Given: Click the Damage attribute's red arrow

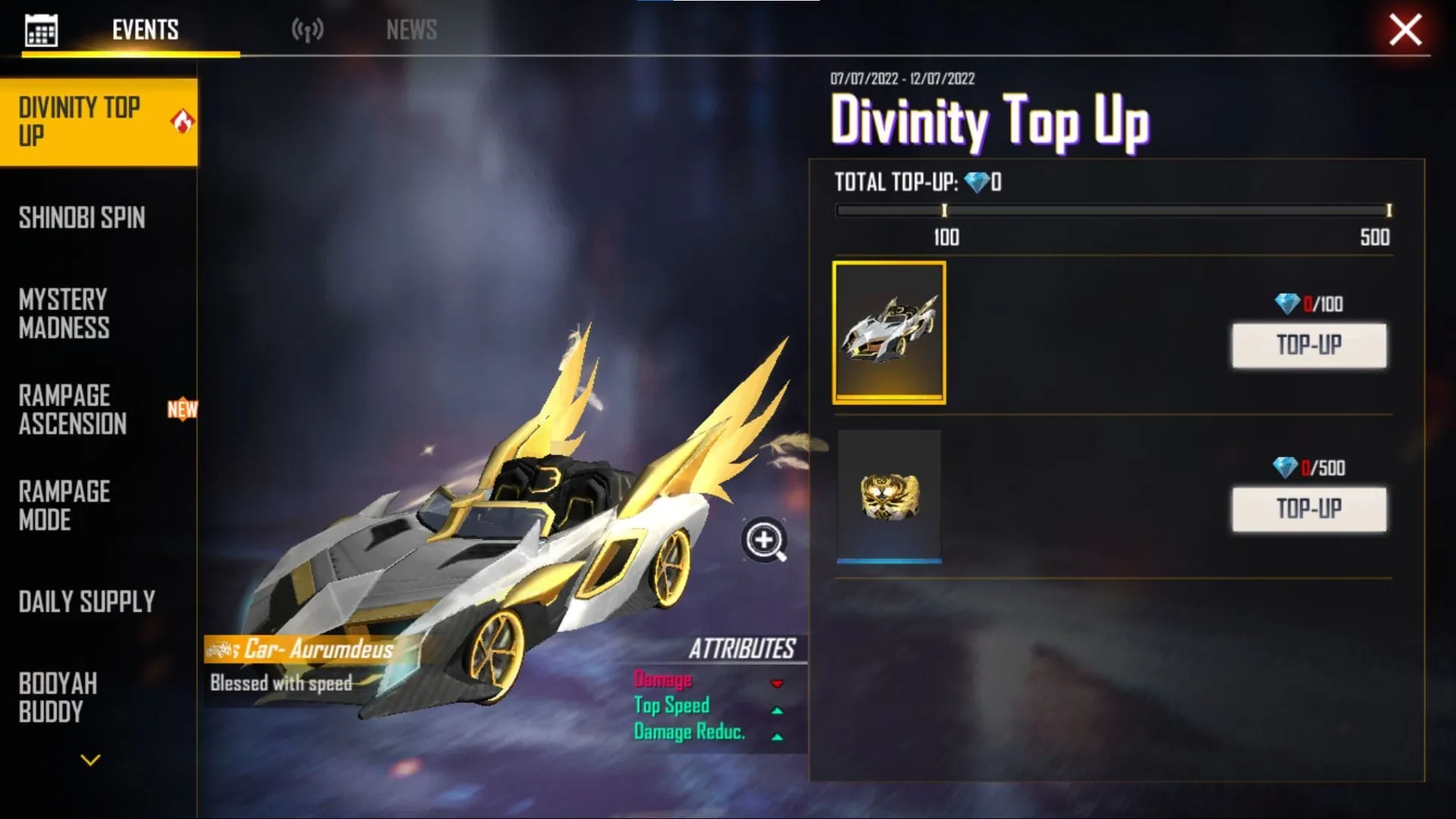Looking at the screenshot, I should click(x=777, y=683).
